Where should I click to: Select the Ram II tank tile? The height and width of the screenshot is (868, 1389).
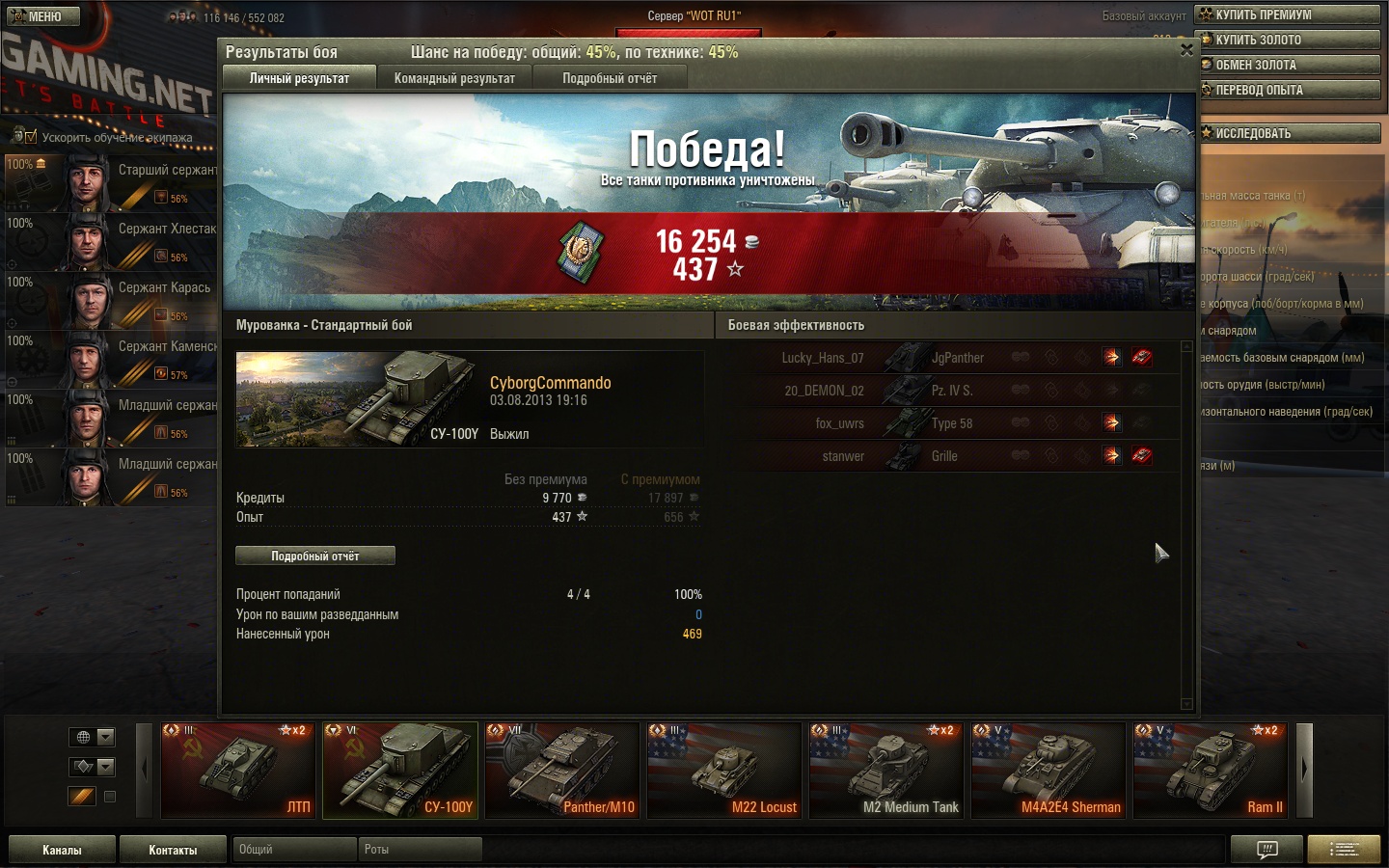[1211, 771]
